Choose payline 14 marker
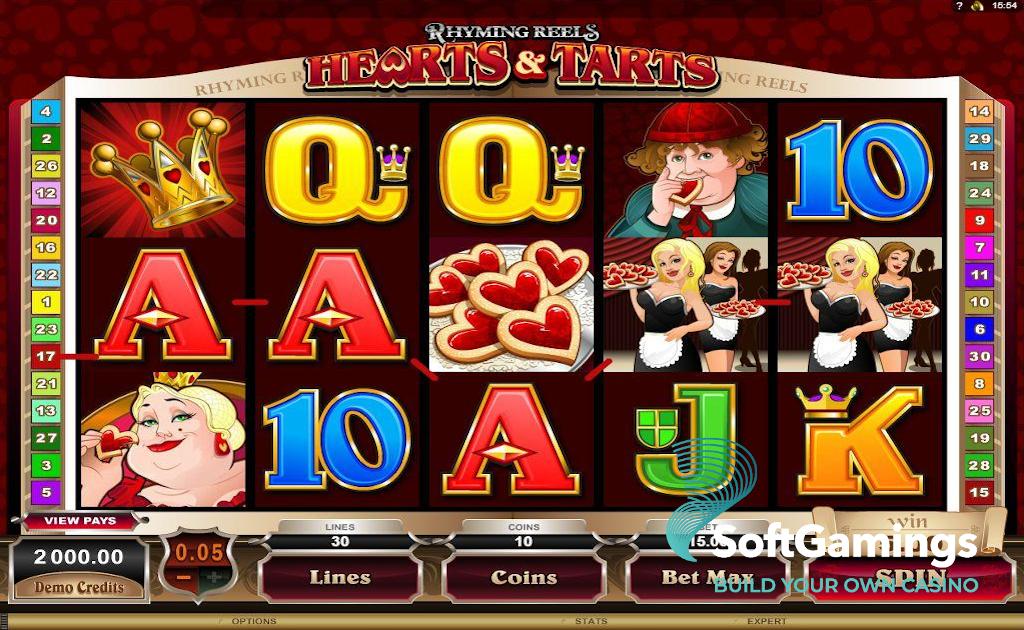 coord(979,111)
